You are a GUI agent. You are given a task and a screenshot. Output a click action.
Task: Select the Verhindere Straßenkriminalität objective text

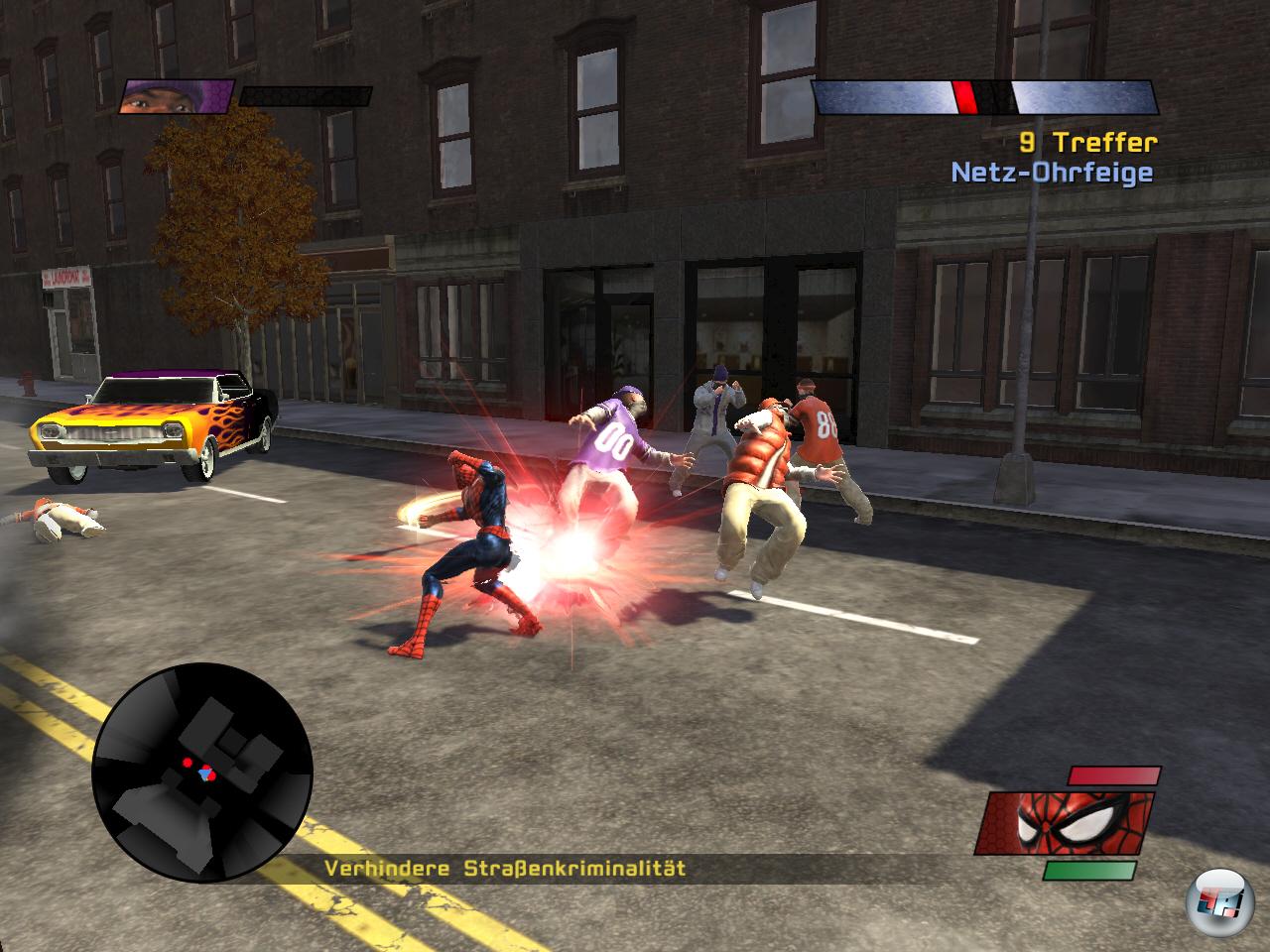505,869
